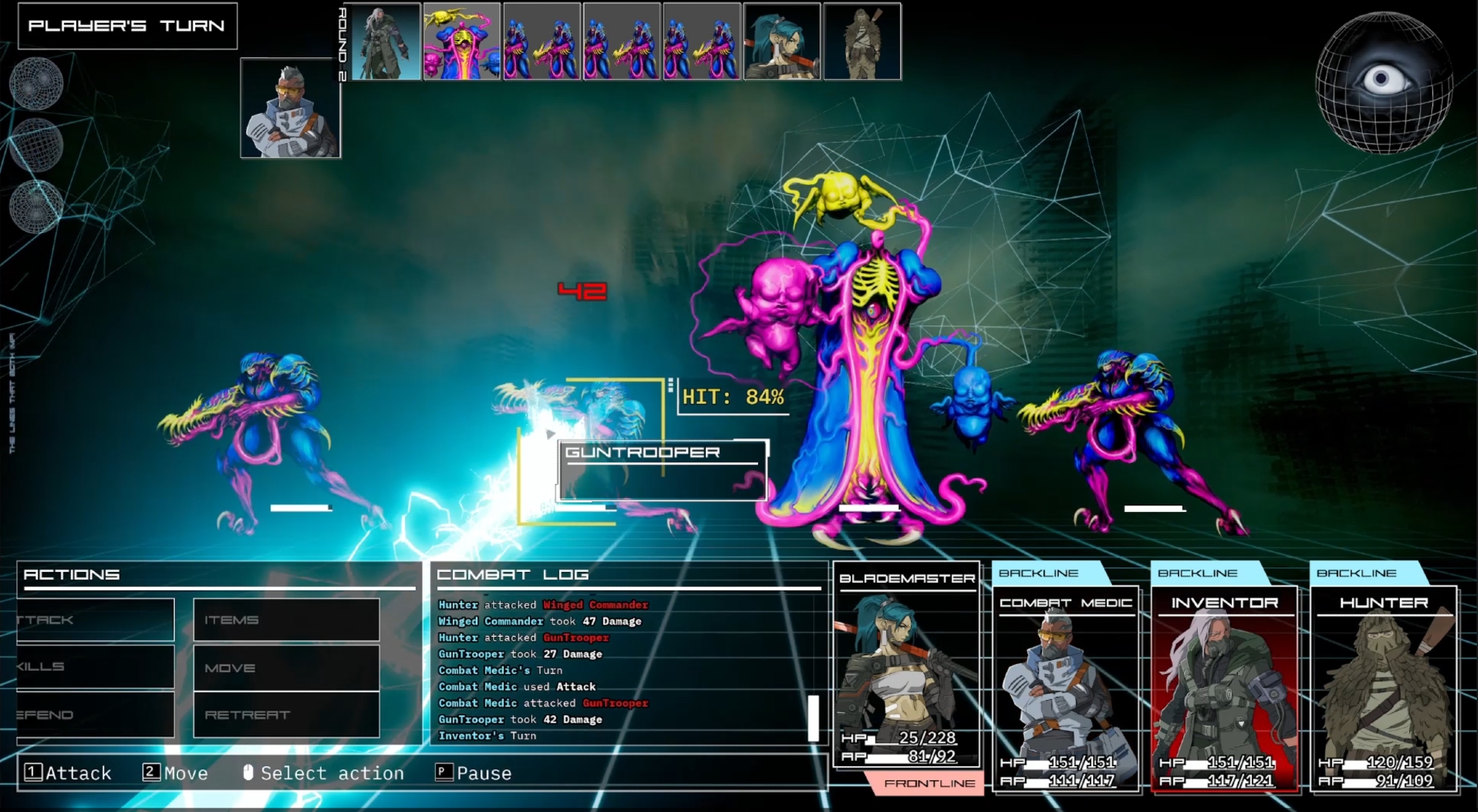
Task: Click the eye globe icon
Action: tap(1383, 81)
